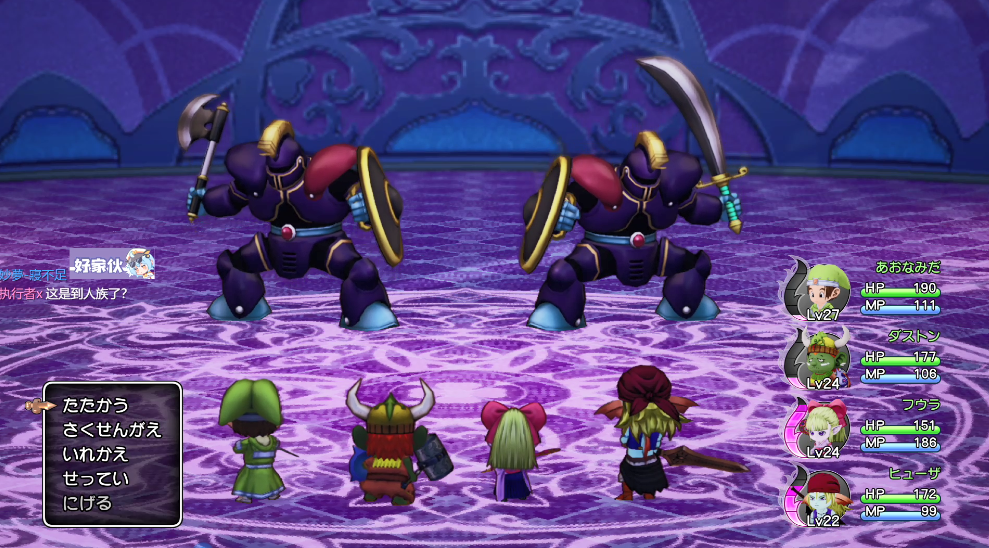Viewport: 989px width, 548px height.
Task: Select the せってい settings entry
Action: tap(96, 478)
